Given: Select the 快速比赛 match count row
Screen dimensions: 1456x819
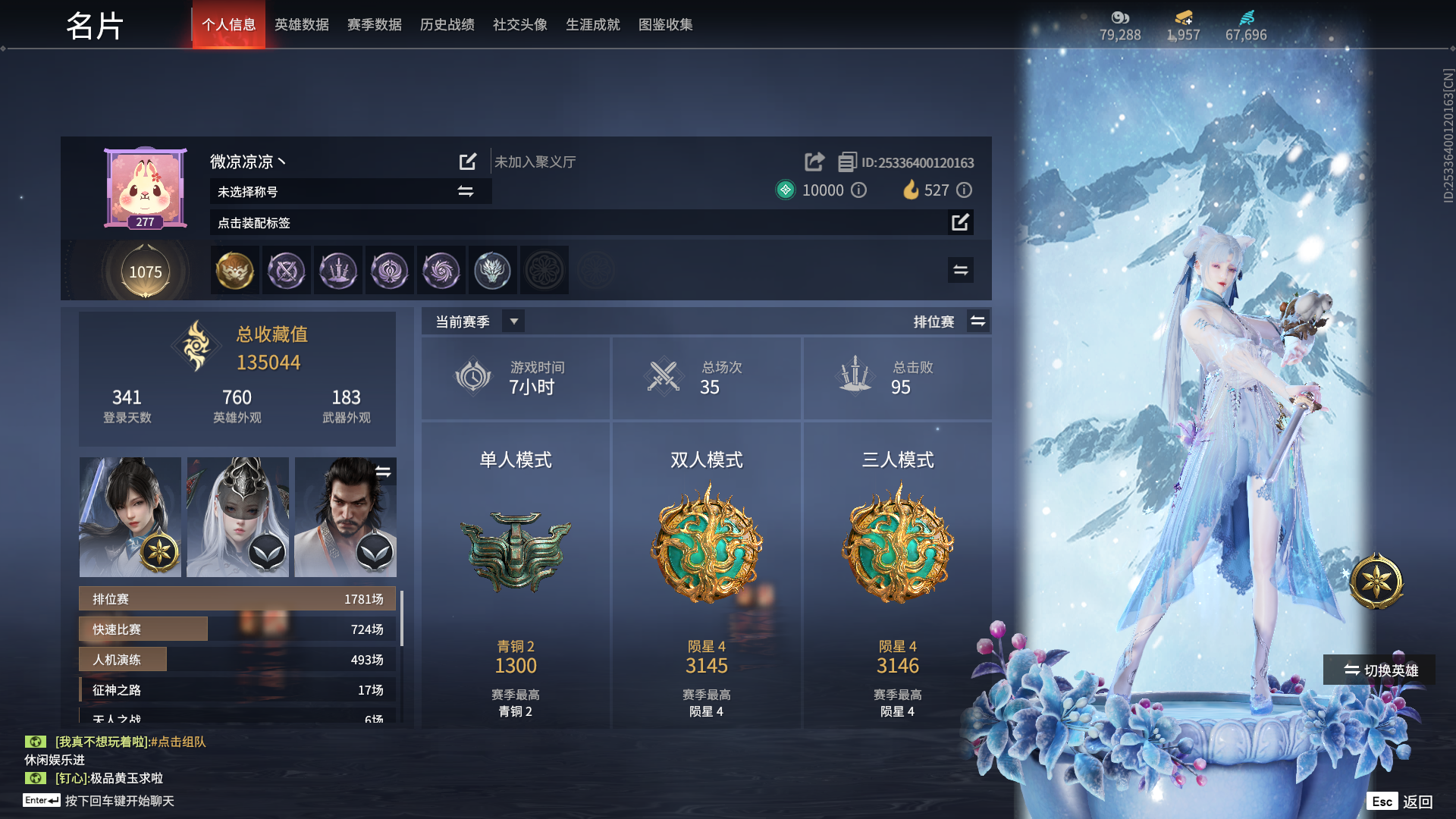Looking at the screenshot, I should coord(237,629).
